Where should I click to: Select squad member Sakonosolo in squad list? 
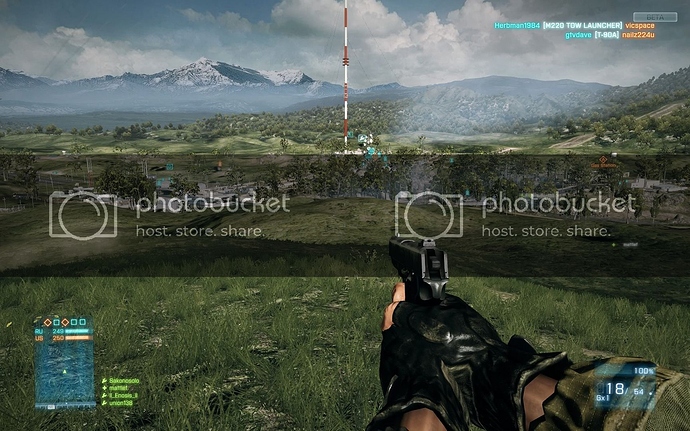point(124,381)
